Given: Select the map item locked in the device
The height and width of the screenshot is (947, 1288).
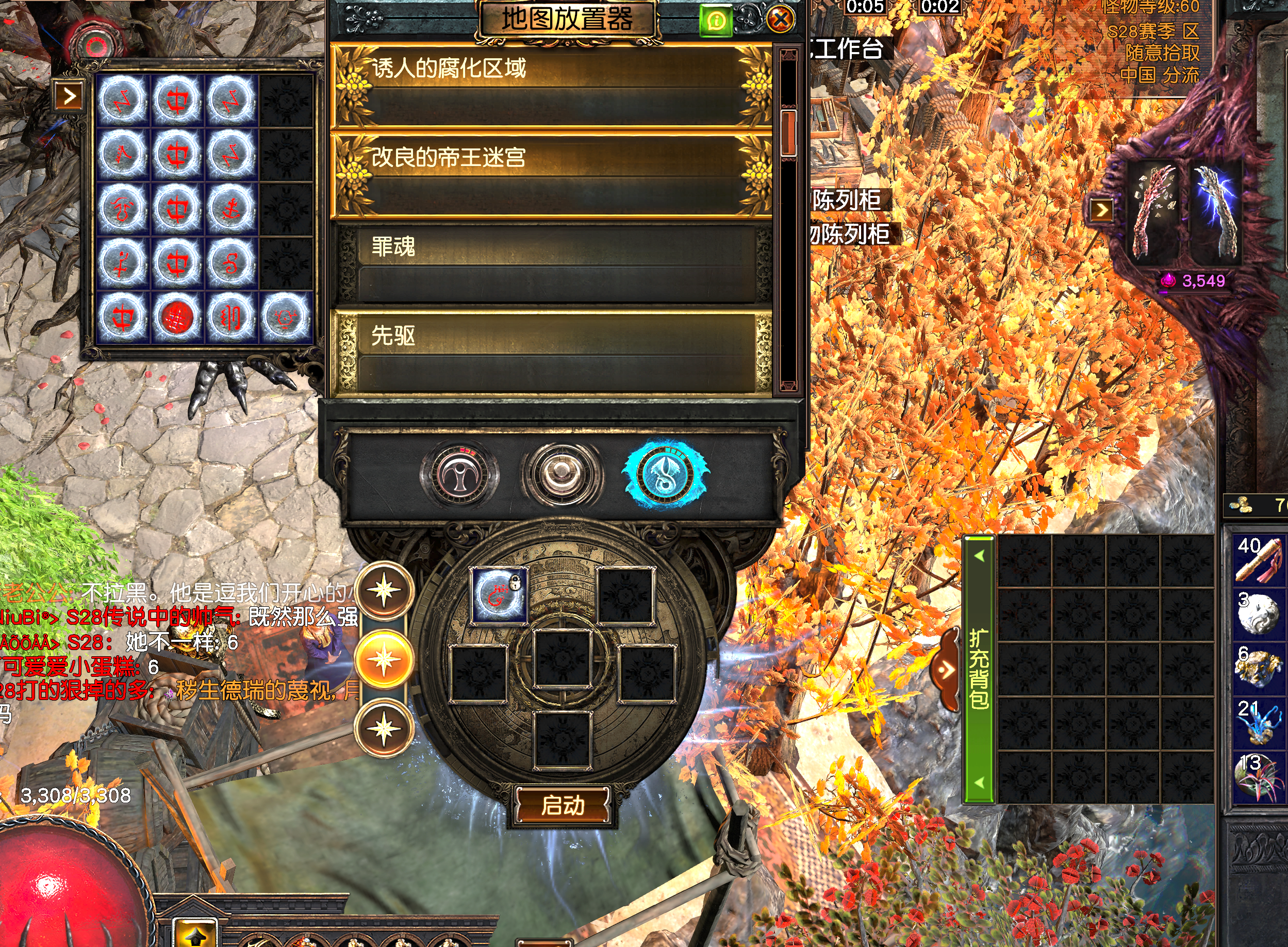Looking at the screenshot, I should [499, 595].
